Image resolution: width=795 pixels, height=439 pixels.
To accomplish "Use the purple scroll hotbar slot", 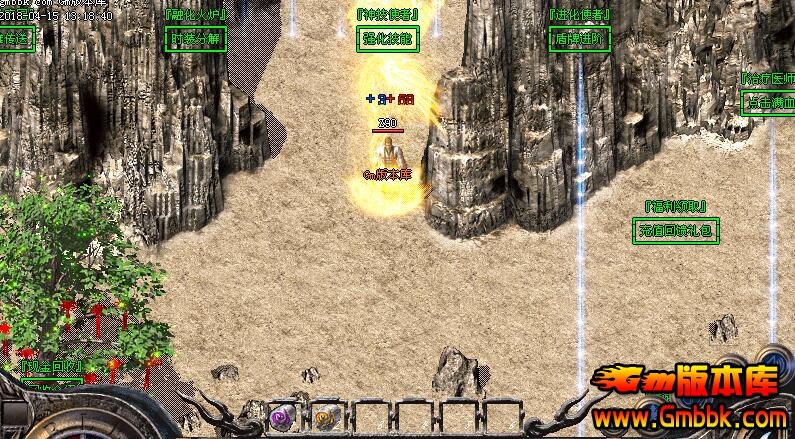I will tap(281, 417).
